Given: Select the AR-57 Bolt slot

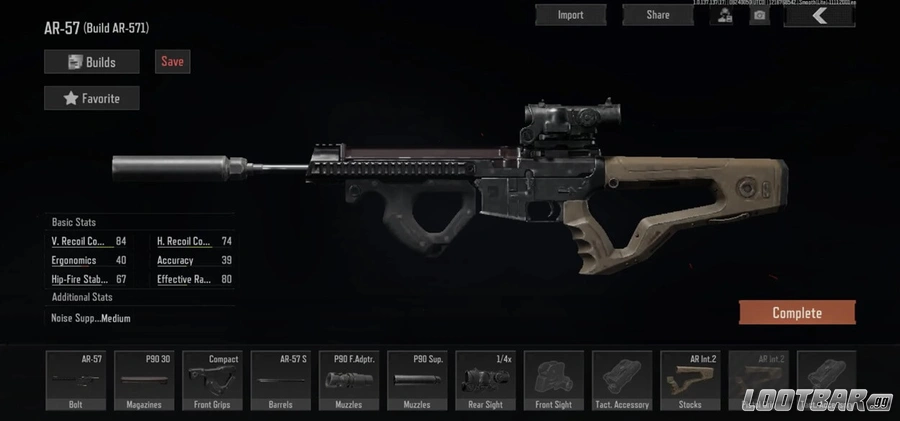Looking at the screenshot, I should tap(75, 381).
